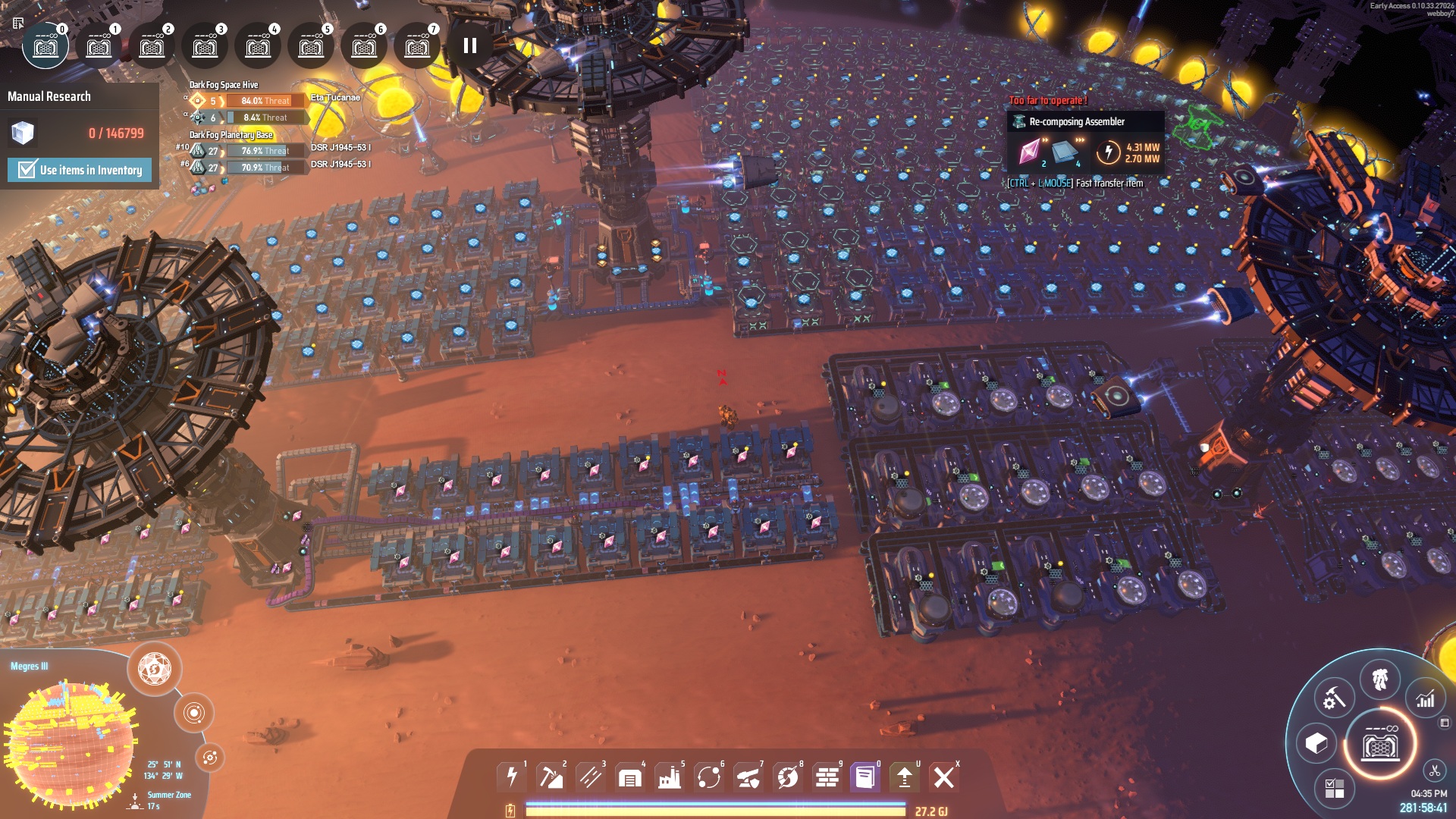Toggle Use items in Inventory checkbox
The image size is (1456, 819).
click(x=27, y=170)
